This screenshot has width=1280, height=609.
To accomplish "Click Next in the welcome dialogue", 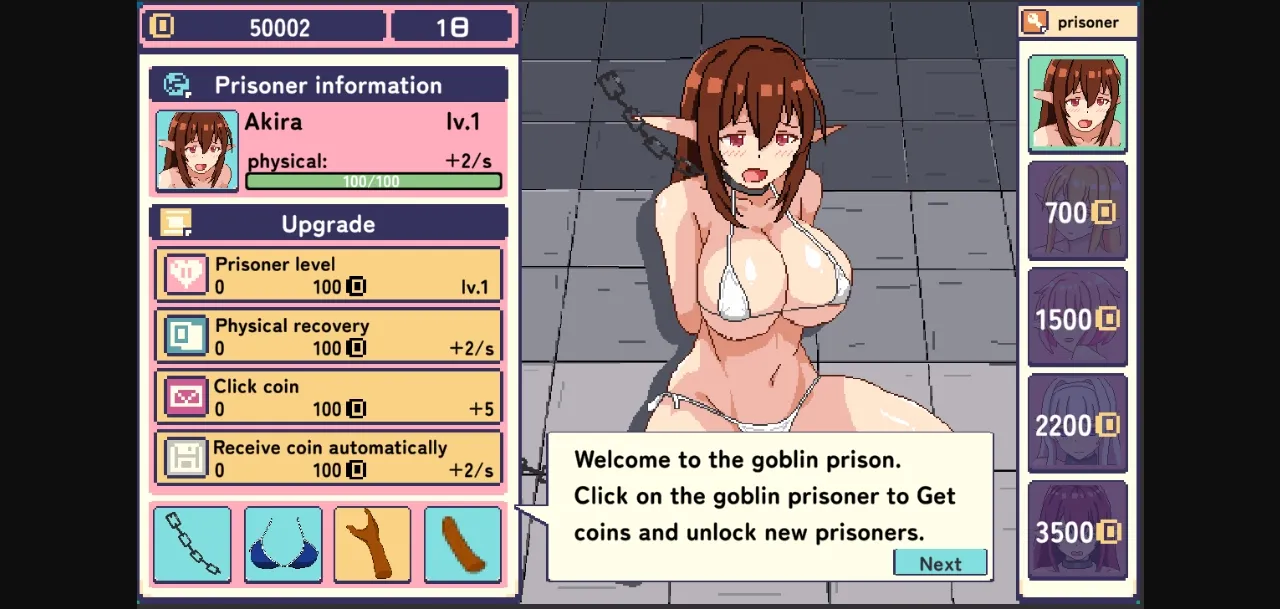I will click(940, 563).
